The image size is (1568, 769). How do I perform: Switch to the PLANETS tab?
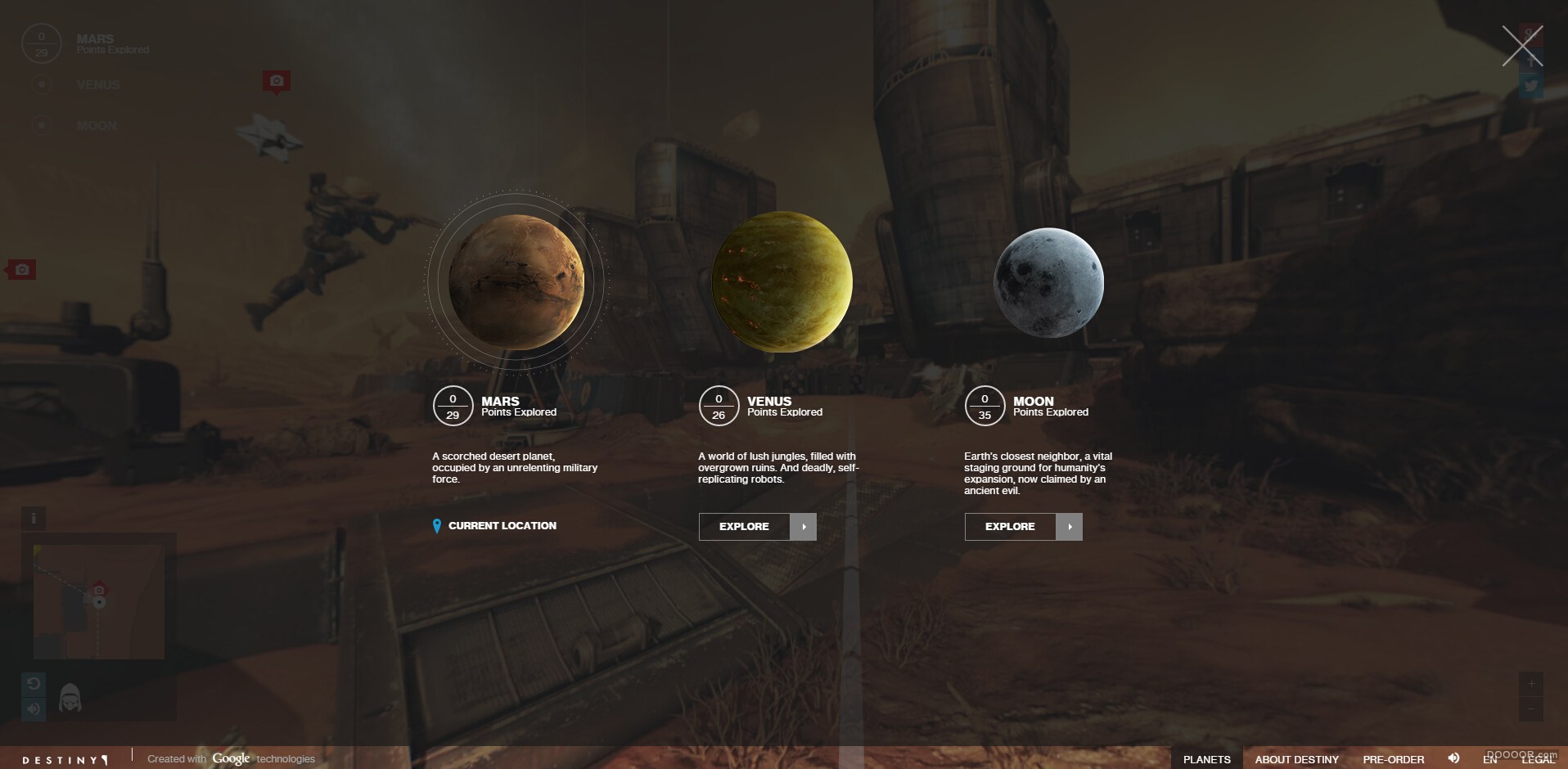pos(1209,759)
